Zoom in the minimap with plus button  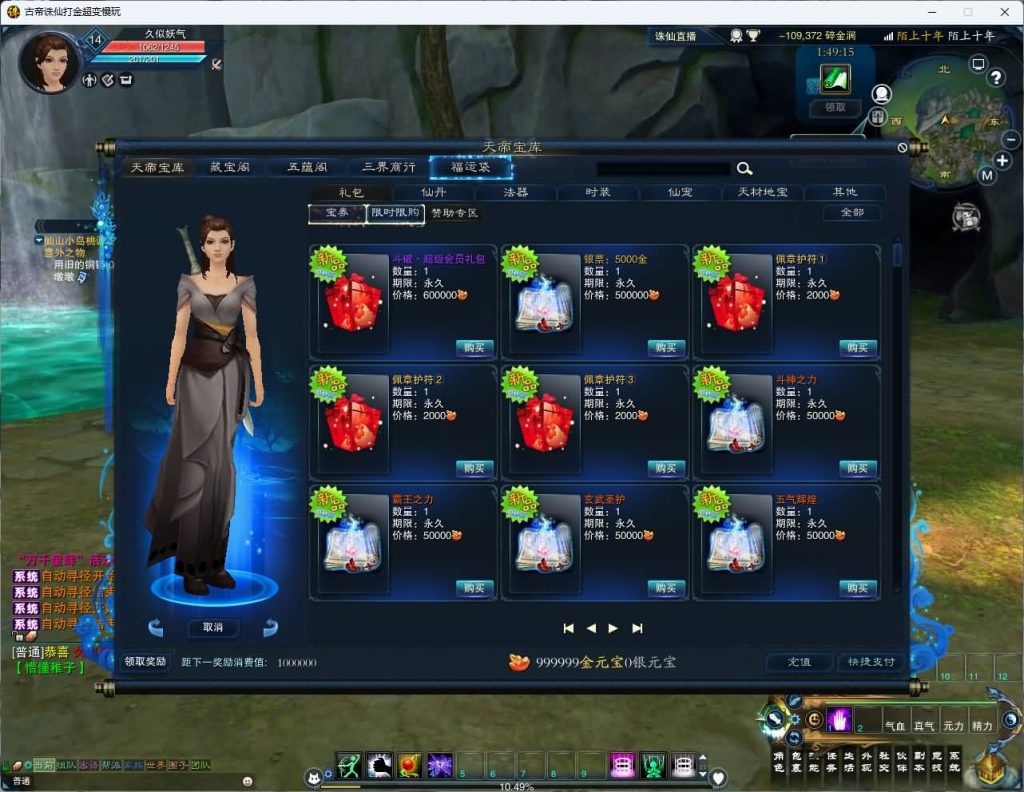1002,160
